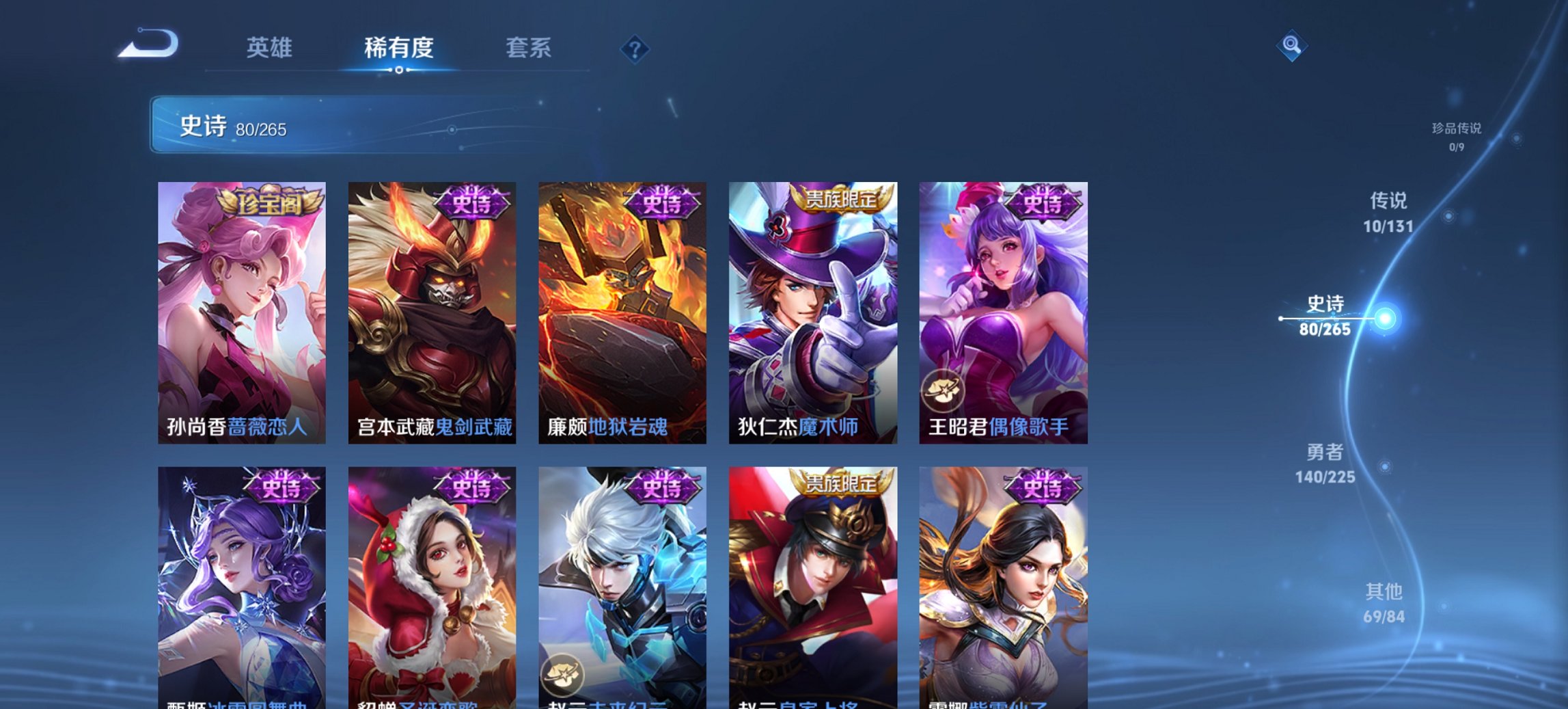Viewport: 1568px width, 709px height.
Task: Switch to the 套系 tab
Action: (529, 48)
